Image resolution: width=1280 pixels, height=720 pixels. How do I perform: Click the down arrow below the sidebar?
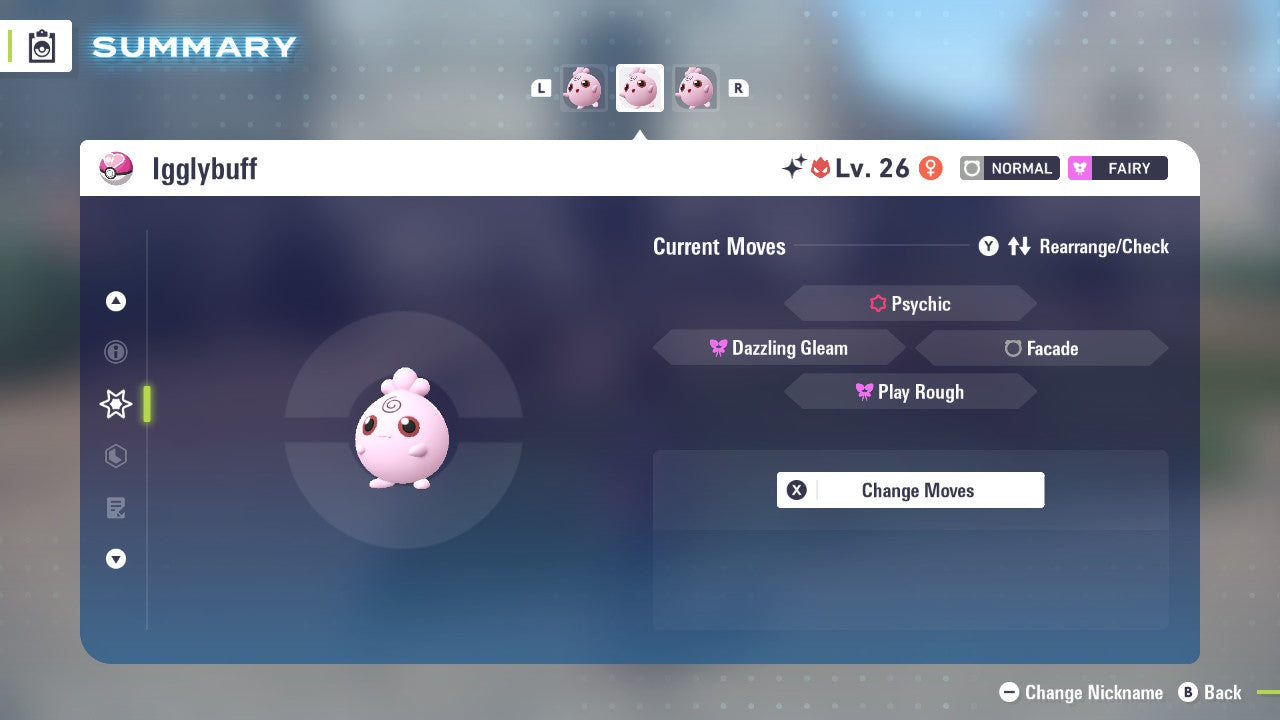click(x=115, y=559)
